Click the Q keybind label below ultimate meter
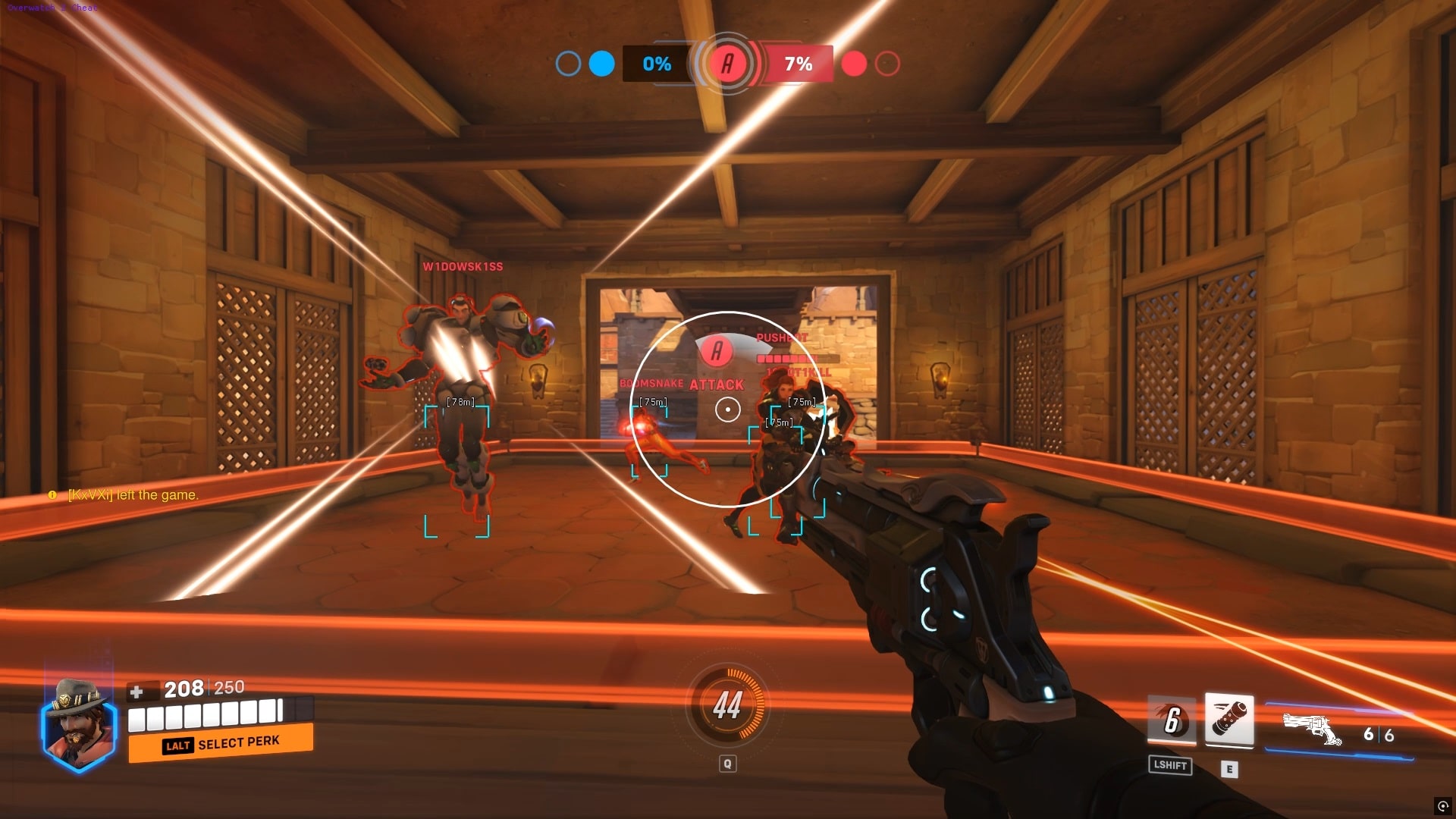This screenshot has width=1456, height=819. tap(727, 764)
